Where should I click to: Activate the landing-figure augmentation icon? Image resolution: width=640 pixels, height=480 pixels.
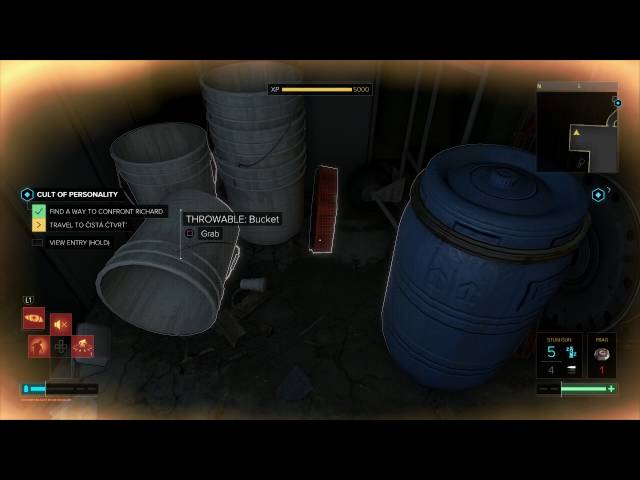point(84,346)
